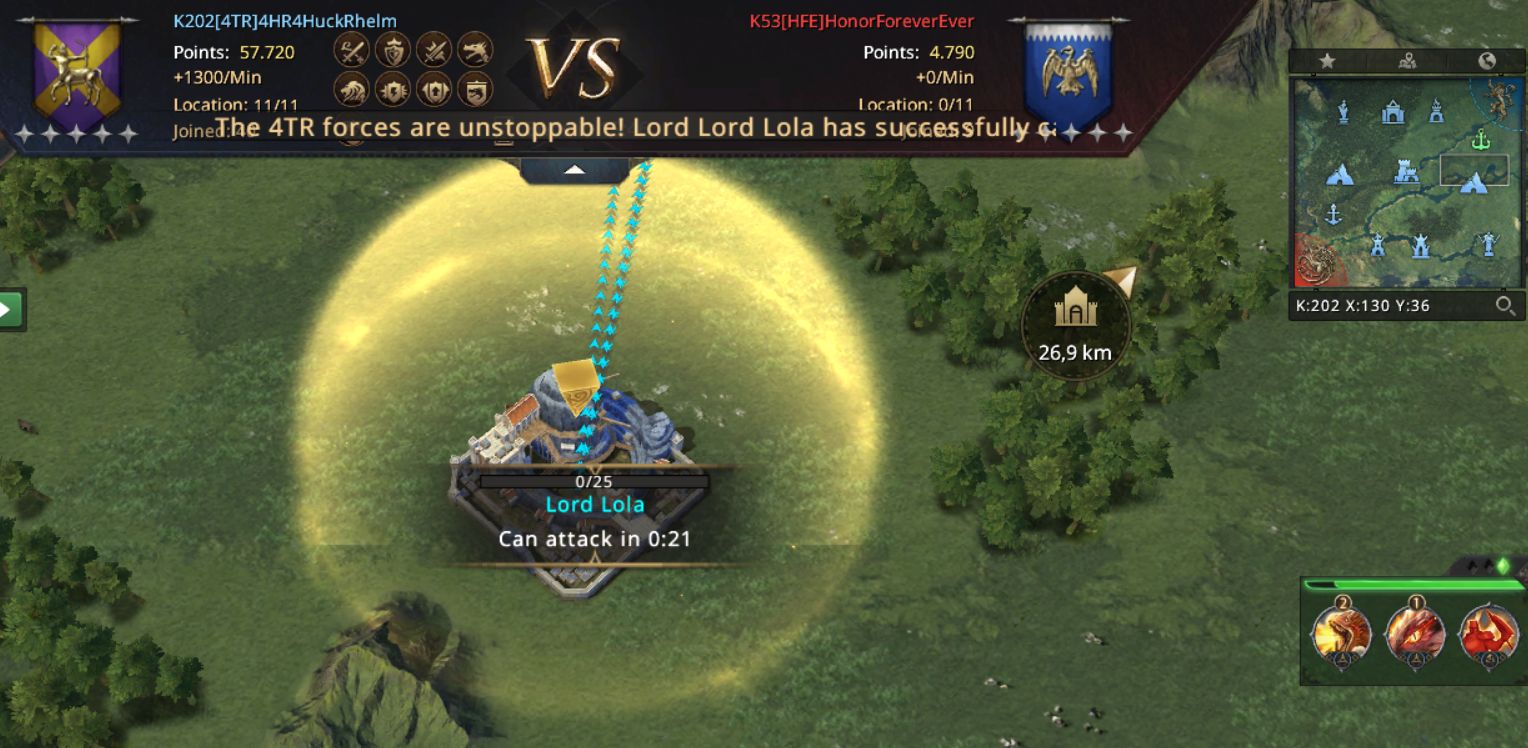The image size is (1528, 748).
Task: Open the favorites star tab above the minimap
Action: [x=1327, y=61]
